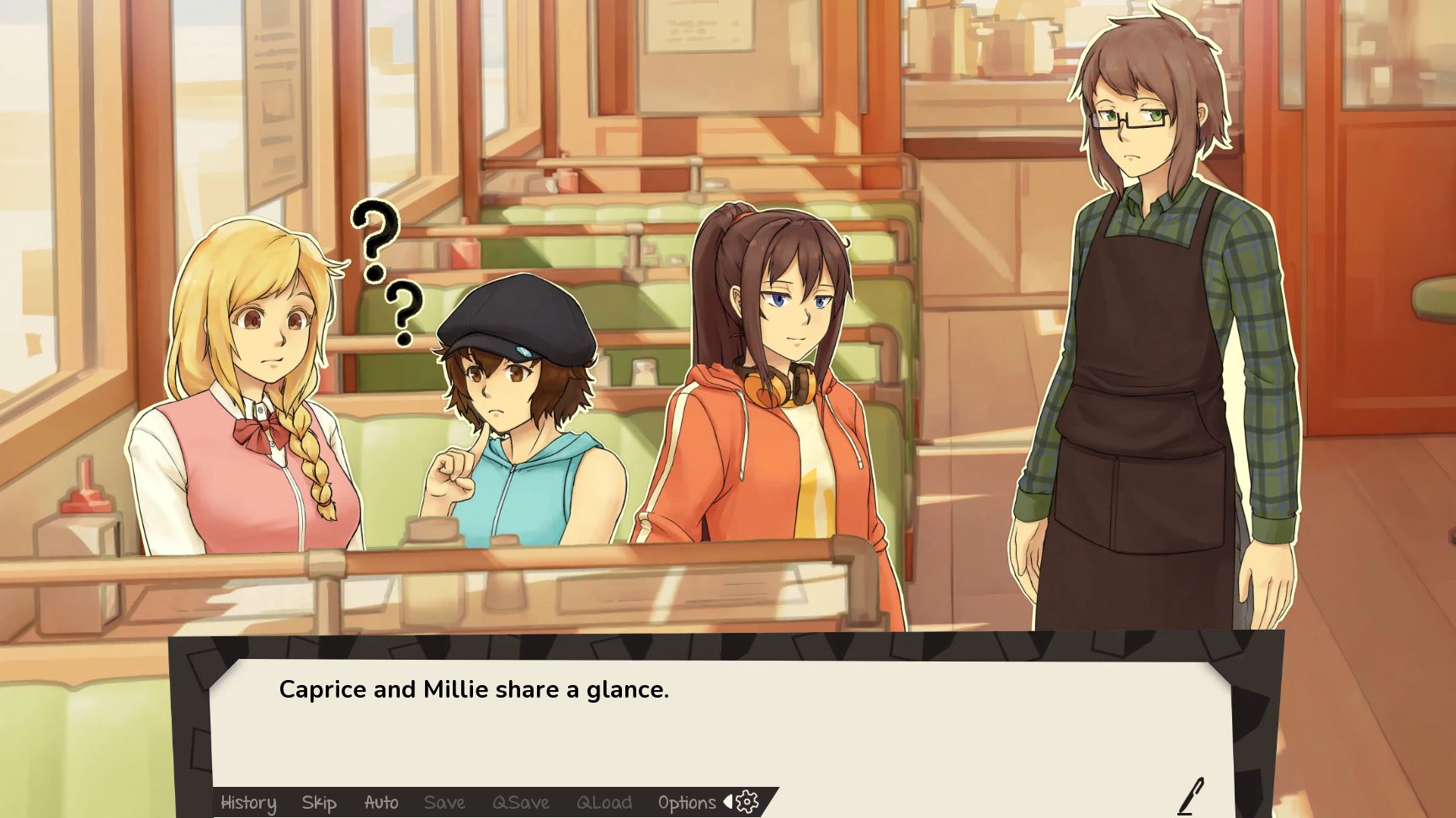Open the Options menu
This screenshot has height=818, width=1456.
tap(686, 803)
